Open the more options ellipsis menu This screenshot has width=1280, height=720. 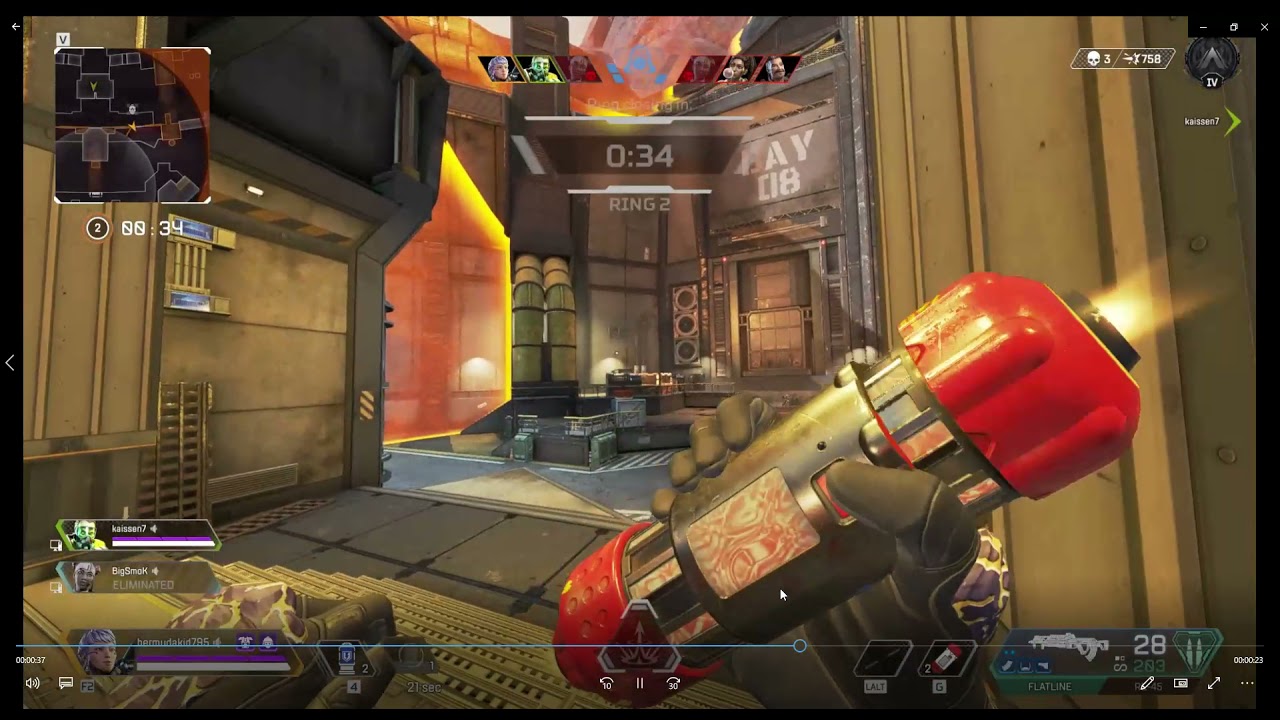(x=1247, y=683)
